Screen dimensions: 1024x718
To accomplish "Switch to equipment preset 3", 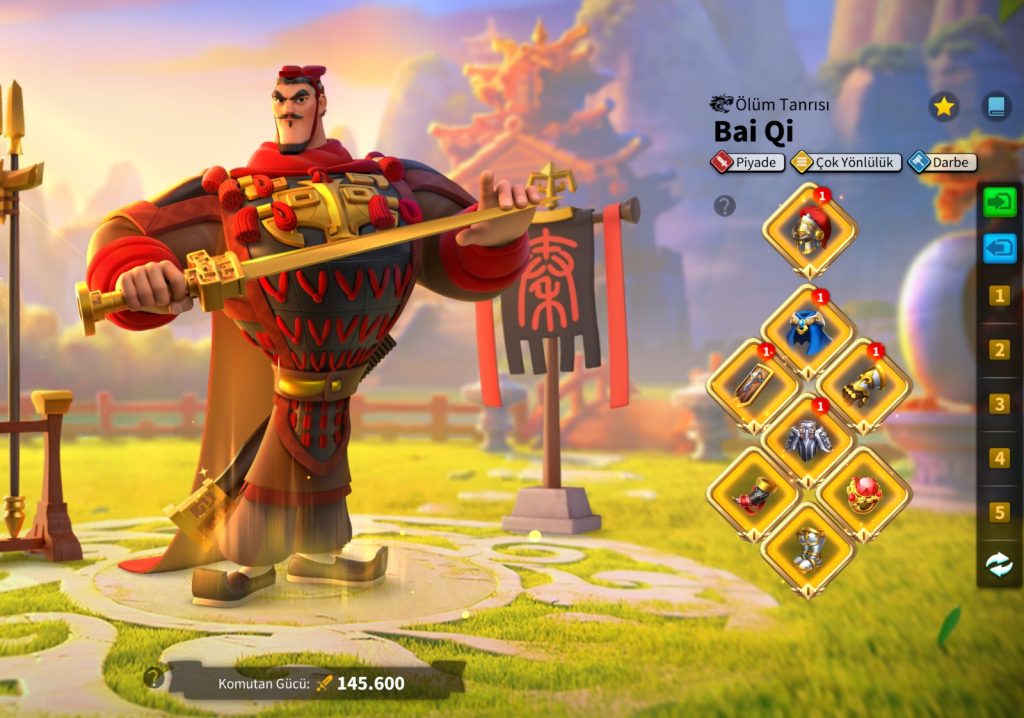I will point(999,404).
